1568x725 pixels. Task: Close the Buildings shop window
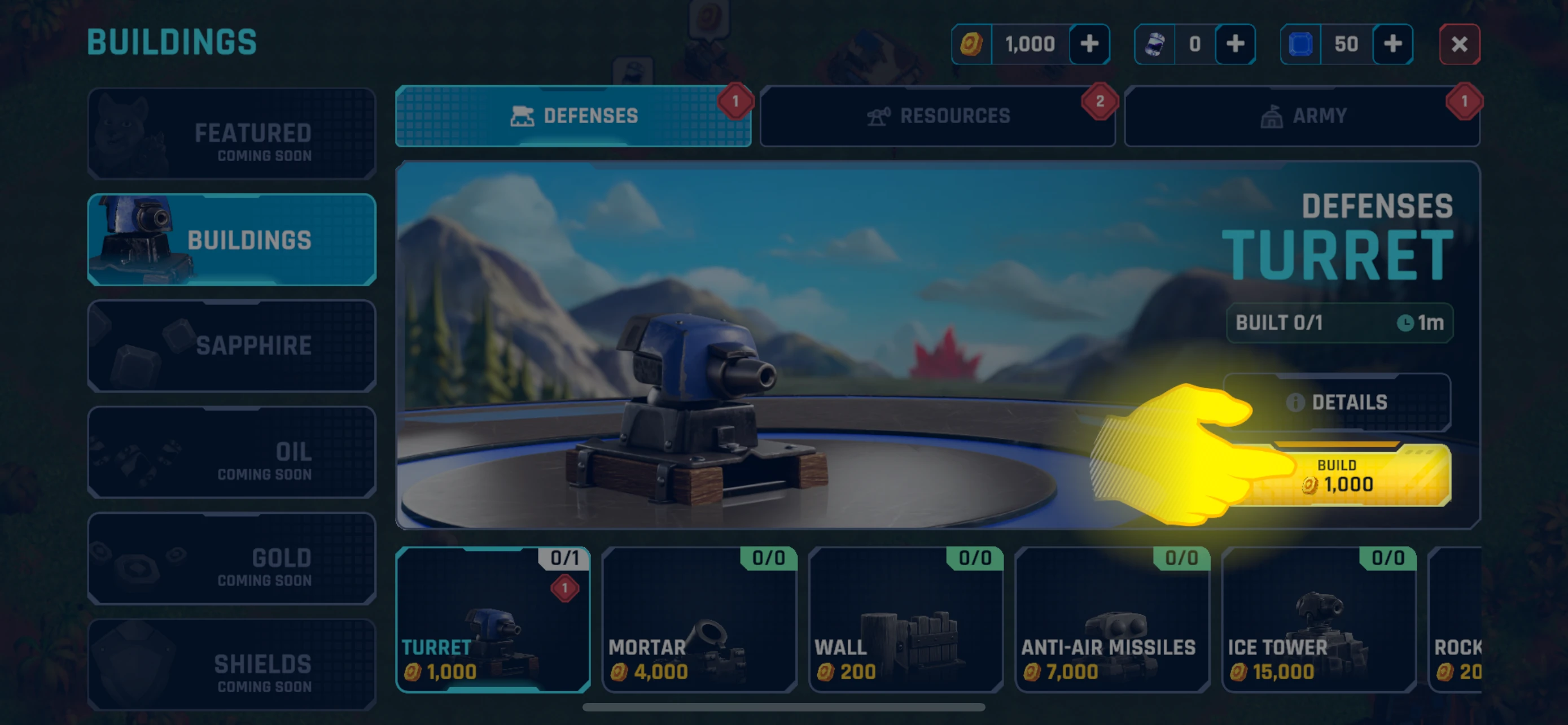pos(1458,44)
